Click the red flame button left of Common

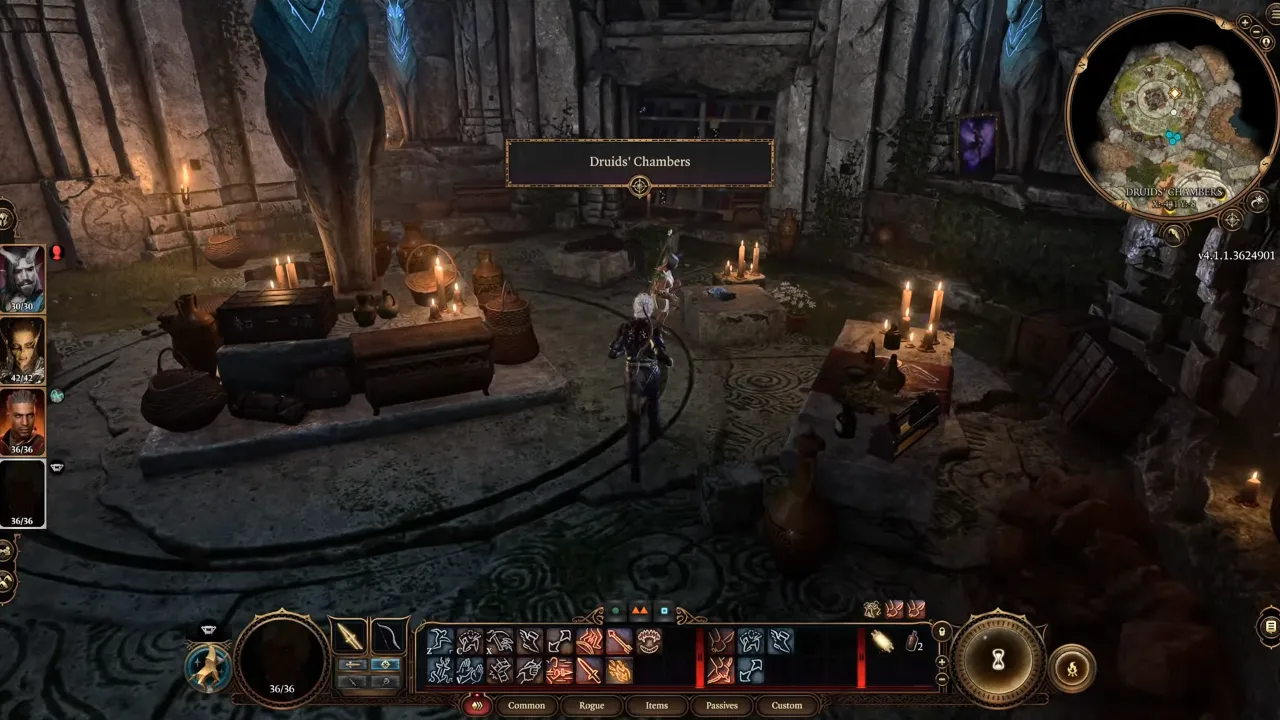(477, 705)
